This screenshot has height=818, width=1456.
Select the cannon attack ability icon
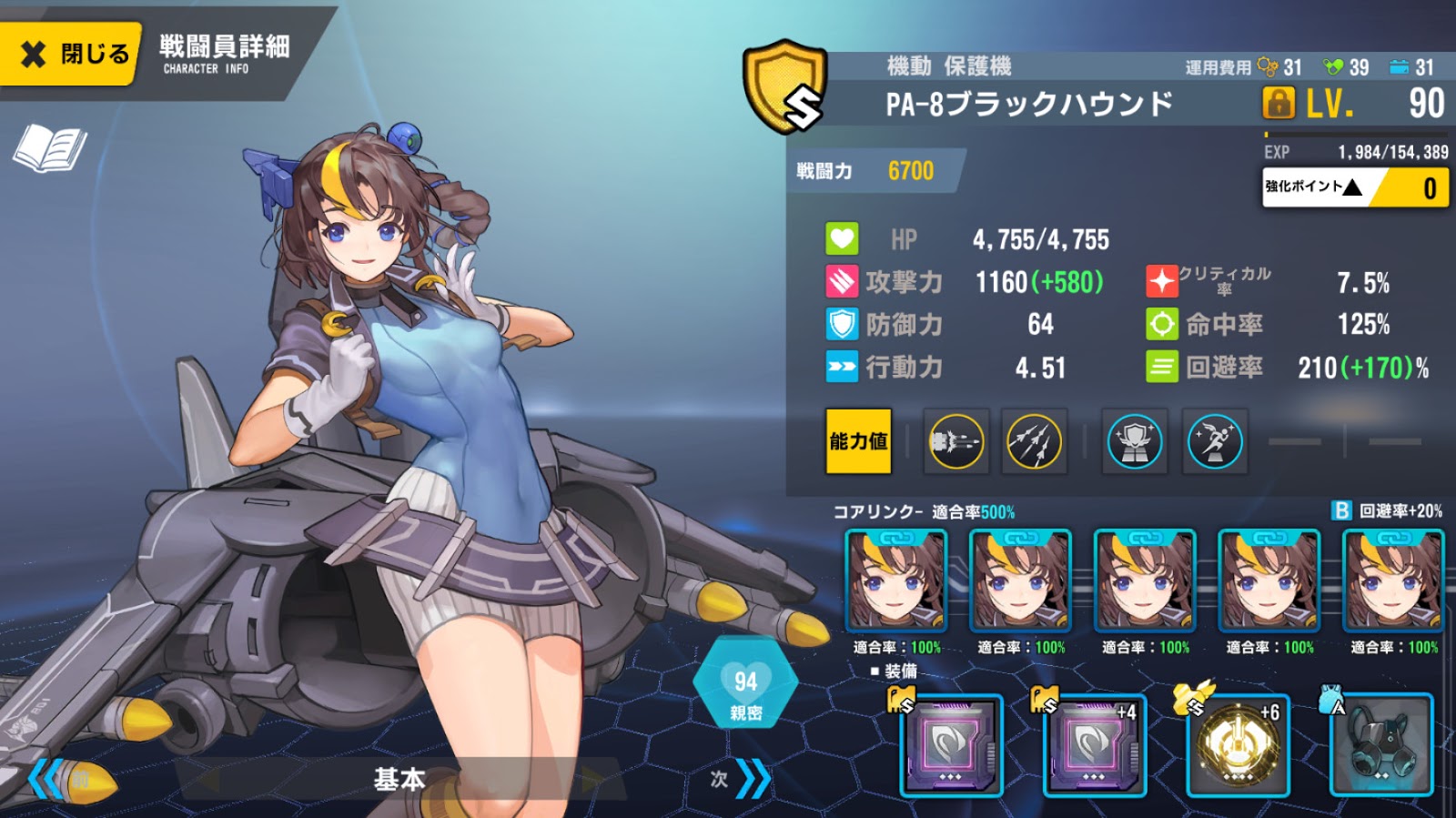click(955, 440)
